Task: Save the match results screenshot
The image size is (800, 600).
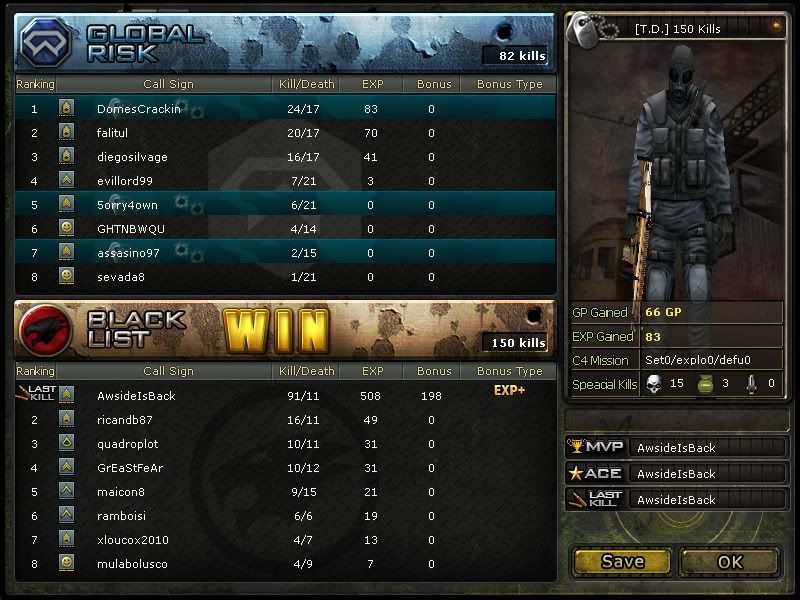Action: pyautogui.click(x=622, y=562)
